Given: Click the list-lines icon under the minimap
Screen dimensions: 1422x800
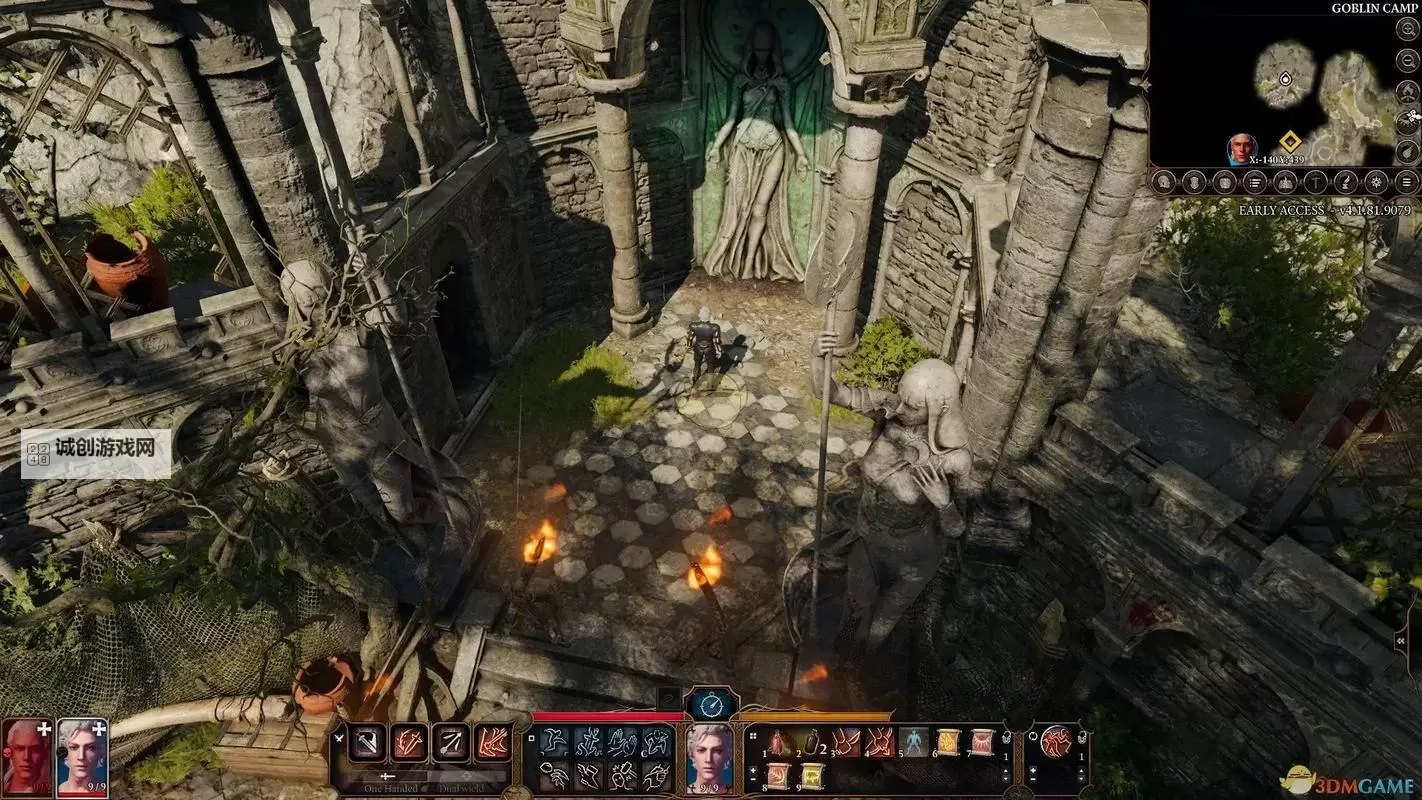Looking at the screenshot, I should (x=1255, y=182).
